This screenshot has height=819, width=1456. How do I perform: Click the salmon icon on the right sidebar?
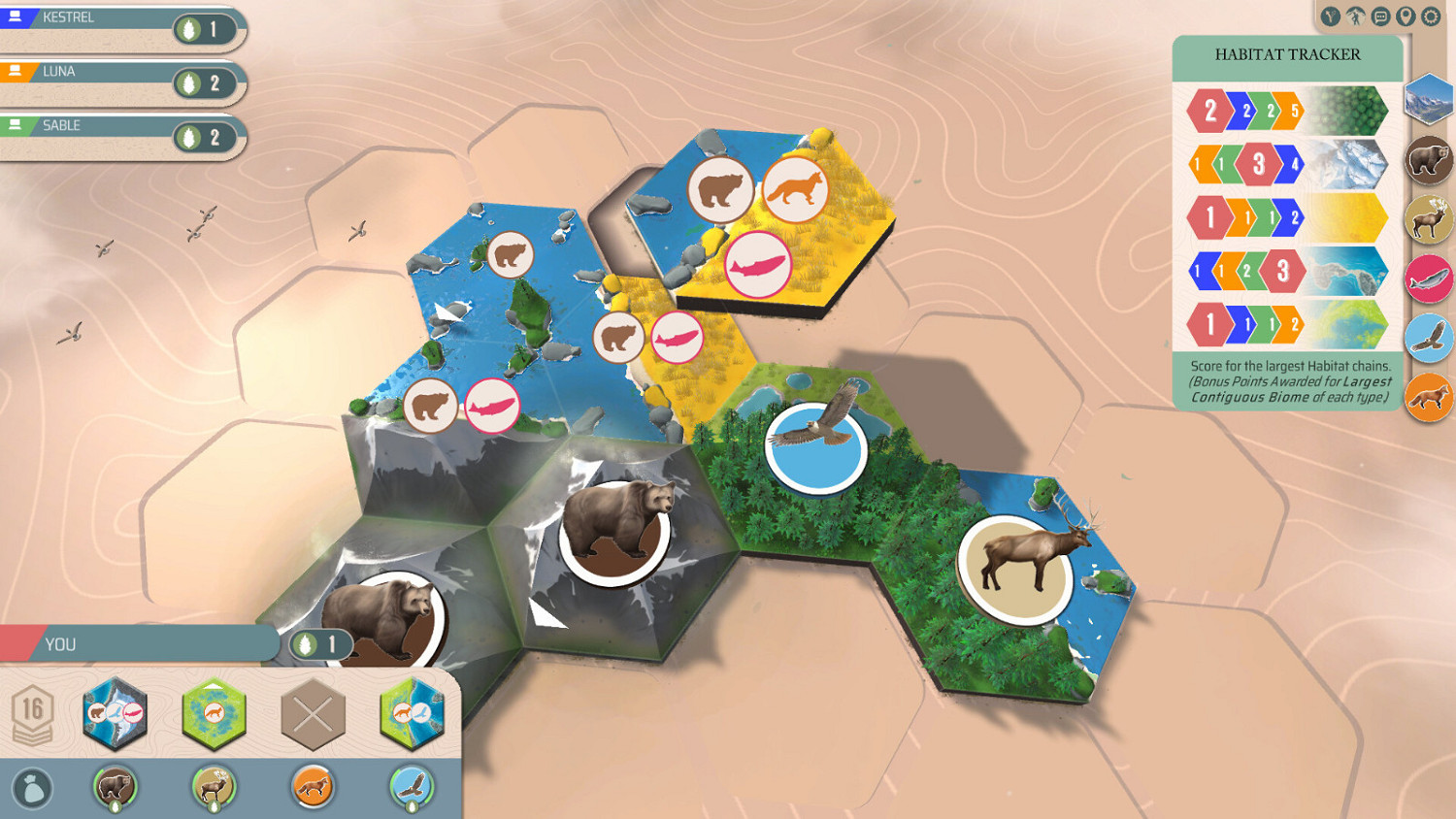coord(1427,280)
